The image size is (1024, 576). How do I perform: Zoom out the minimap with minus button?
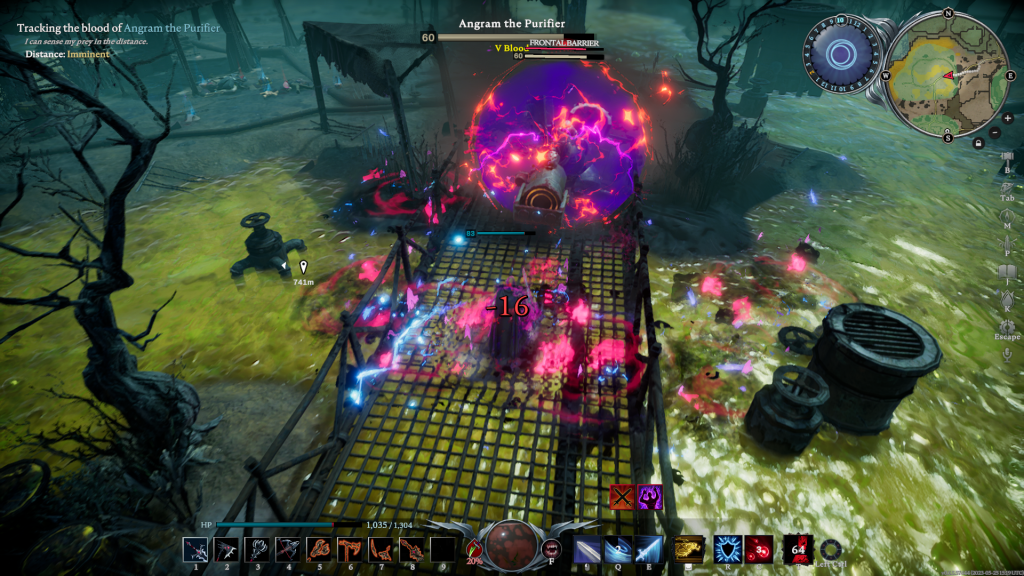pyautogui.click(x=995, y=133)
